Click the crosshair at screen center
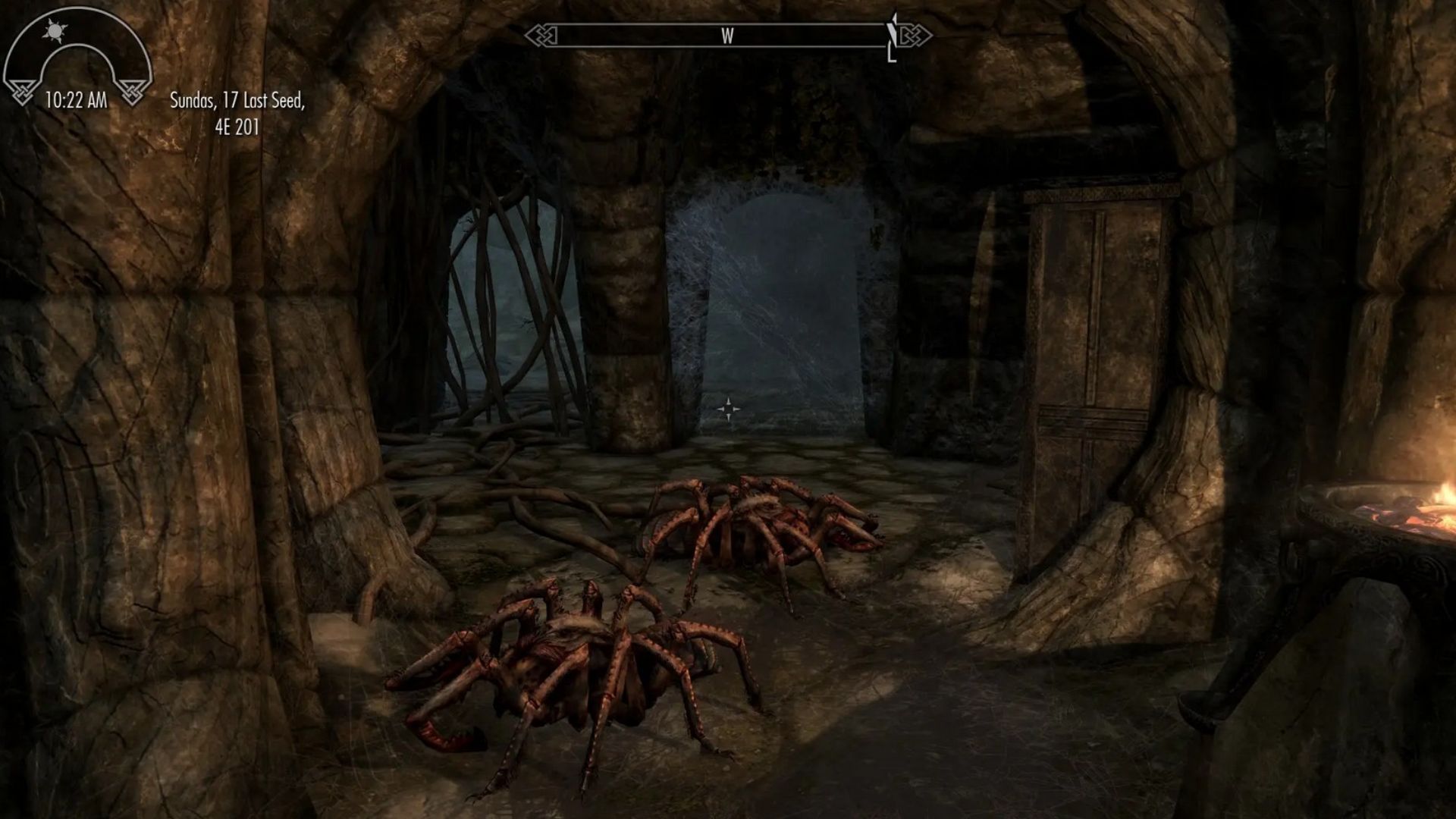Viewport: 1456px width, 819px height. pyautogui.click(x=730, y=409)
